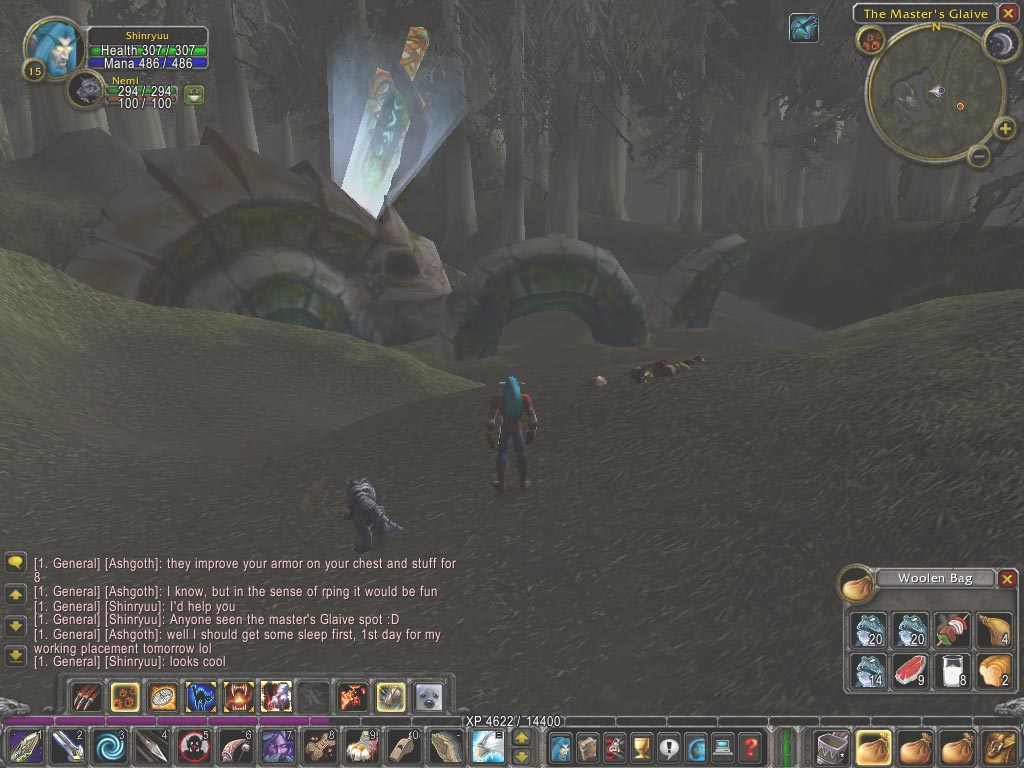Open the chat speech bubble menu

15,563
